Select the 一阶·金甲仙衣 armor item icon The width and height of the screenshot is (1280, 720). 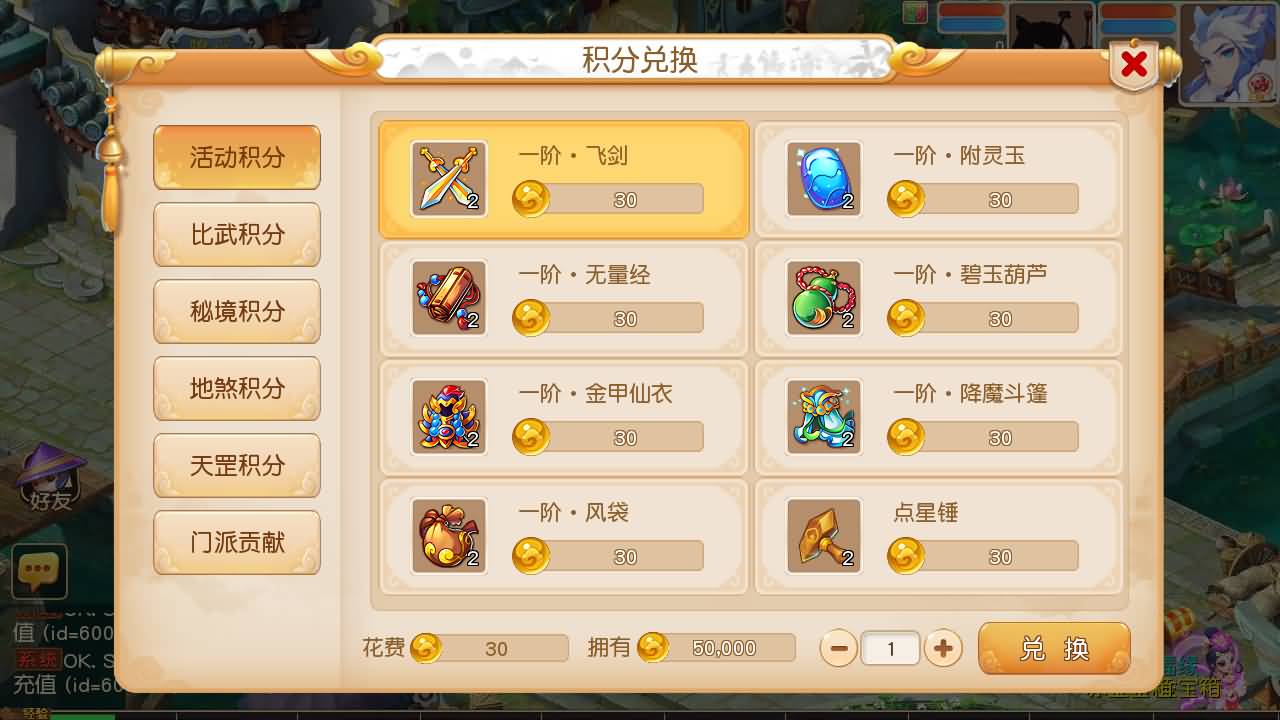(x=448, y=416)
